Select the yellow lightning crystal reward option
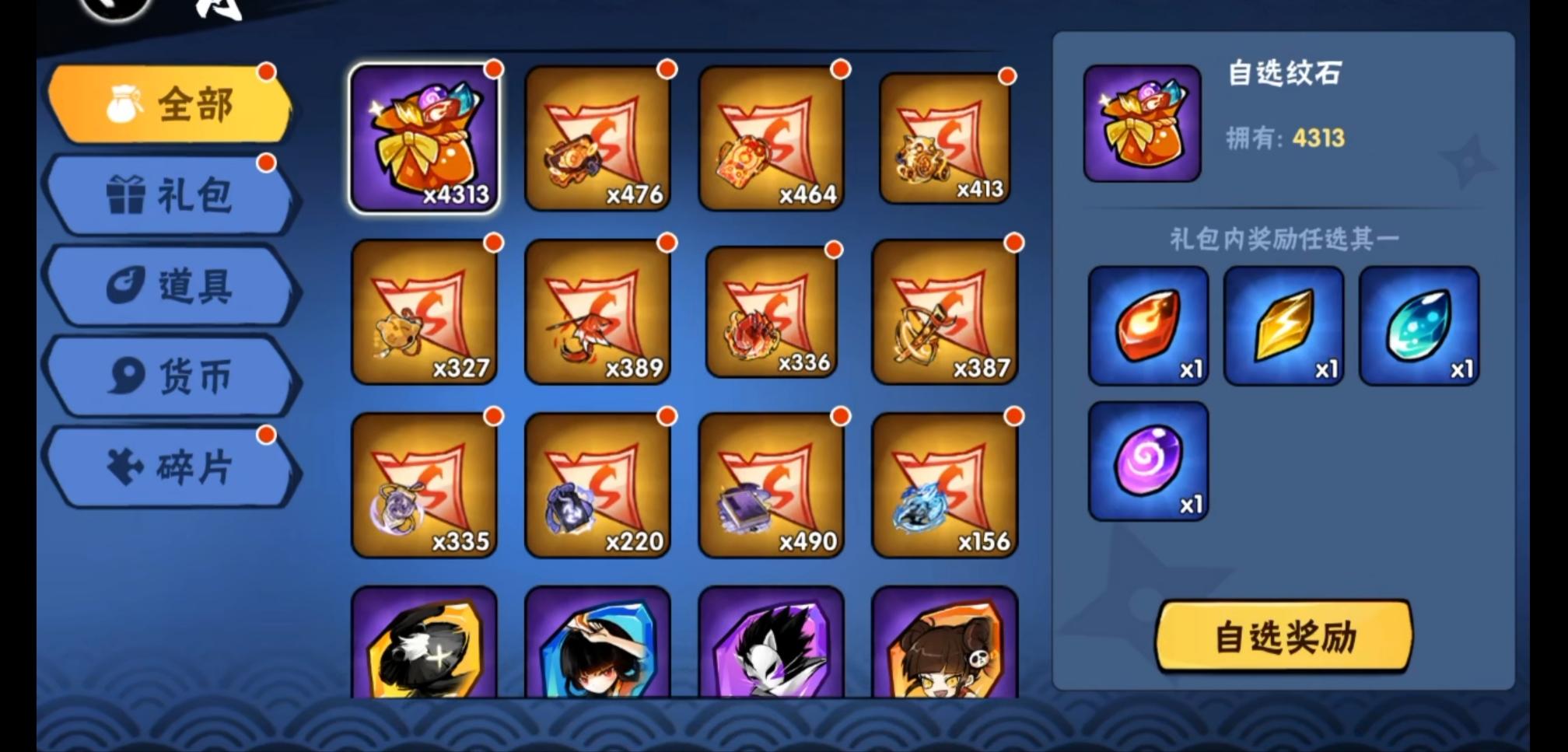Viewport: 1568px width, 752px height. tap(1283, 327)
